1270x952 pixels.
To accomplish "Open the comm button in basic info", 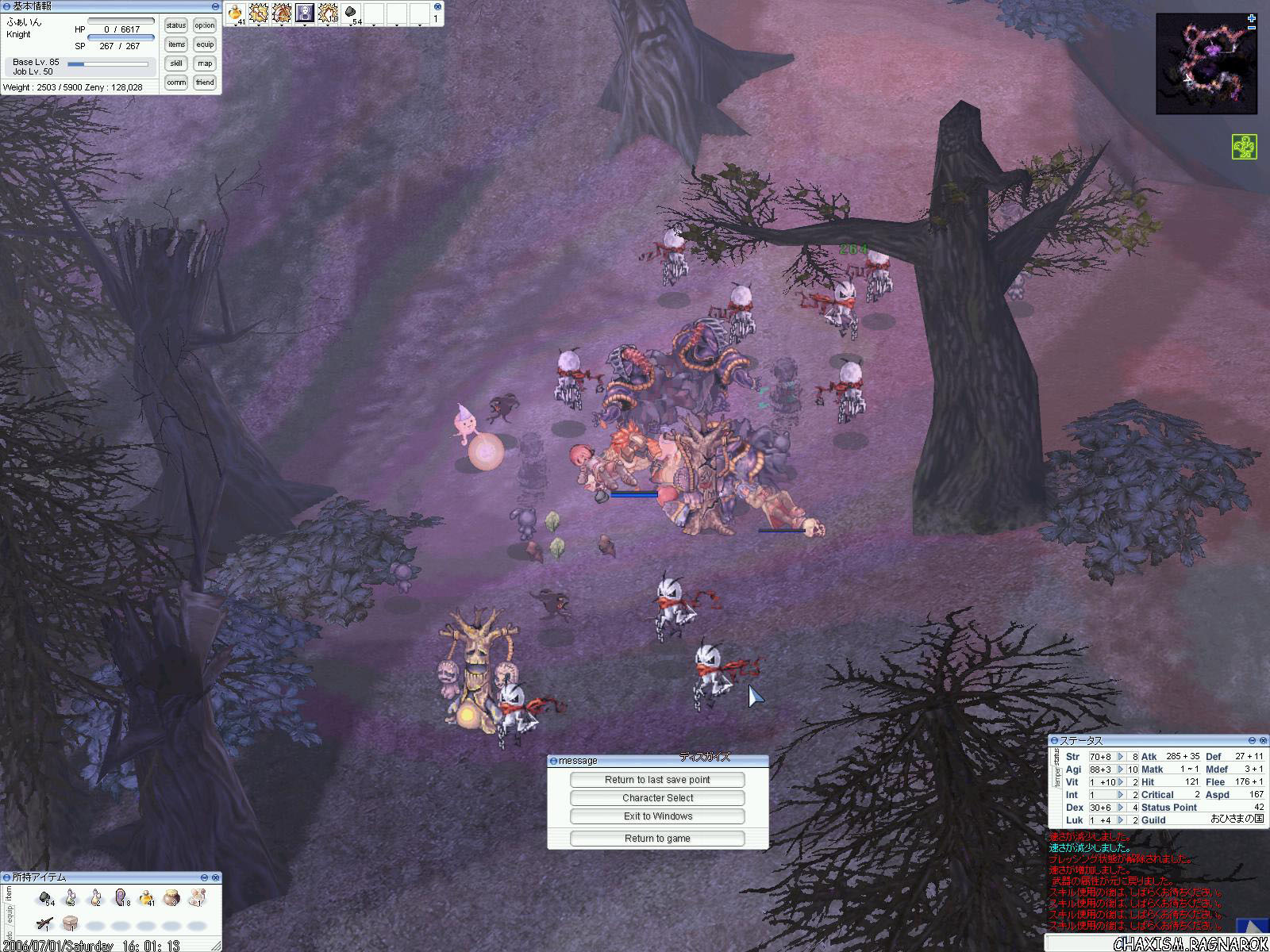I will click(x=176, y=83).
